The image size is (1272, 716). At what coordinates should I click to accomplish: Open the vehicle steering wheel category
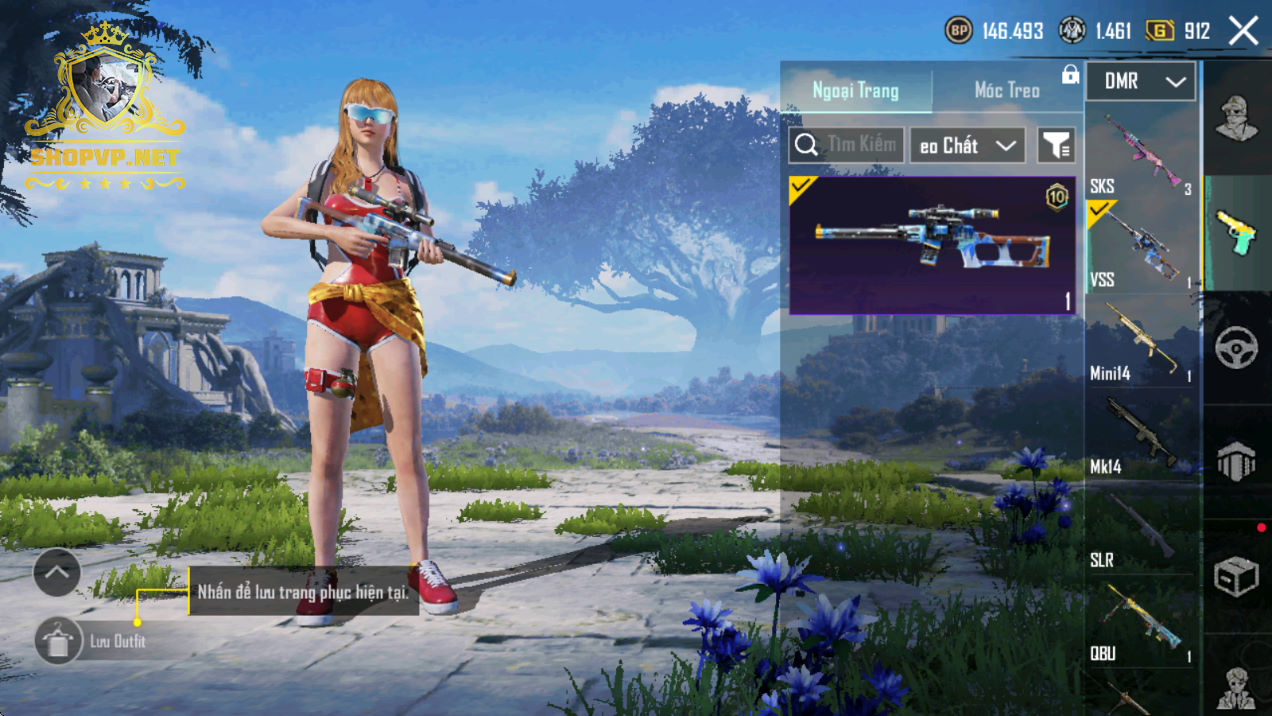1236,347
